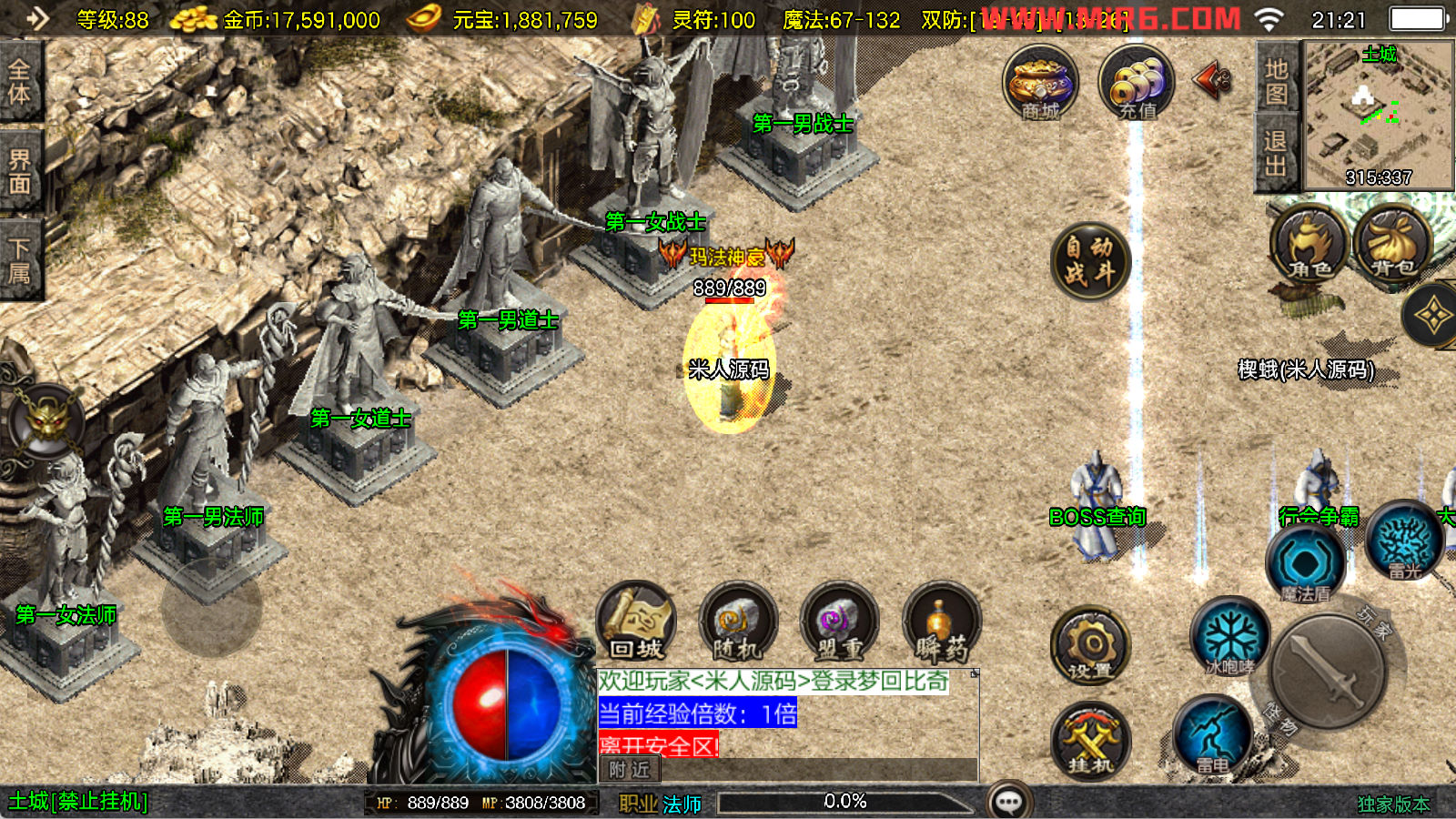Open the 背包 bag
Viewport: 1456px width, 819px height.
[x=1392, y=246]
